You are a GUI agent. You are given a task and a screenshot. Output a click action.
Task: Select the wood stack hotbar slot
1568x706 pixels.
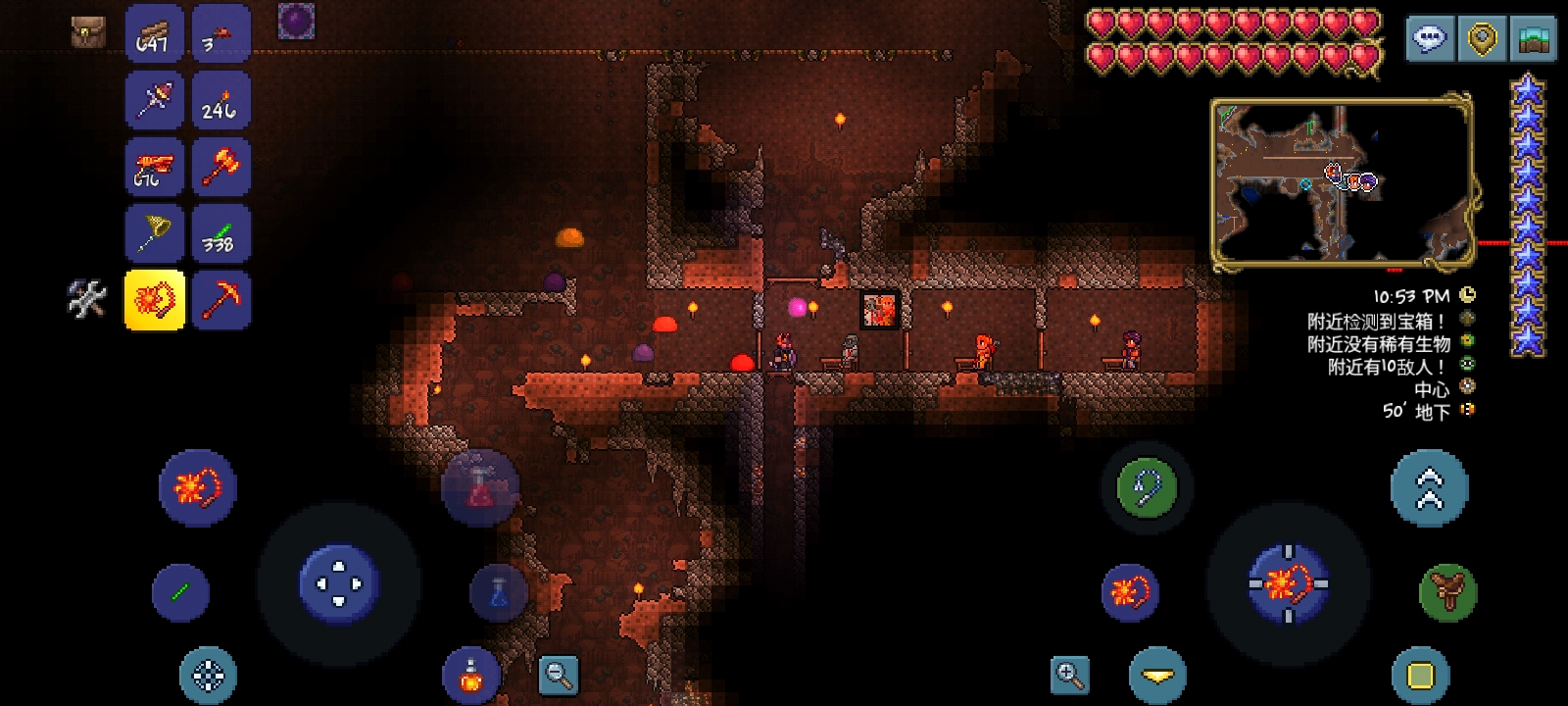coord(154,34)
